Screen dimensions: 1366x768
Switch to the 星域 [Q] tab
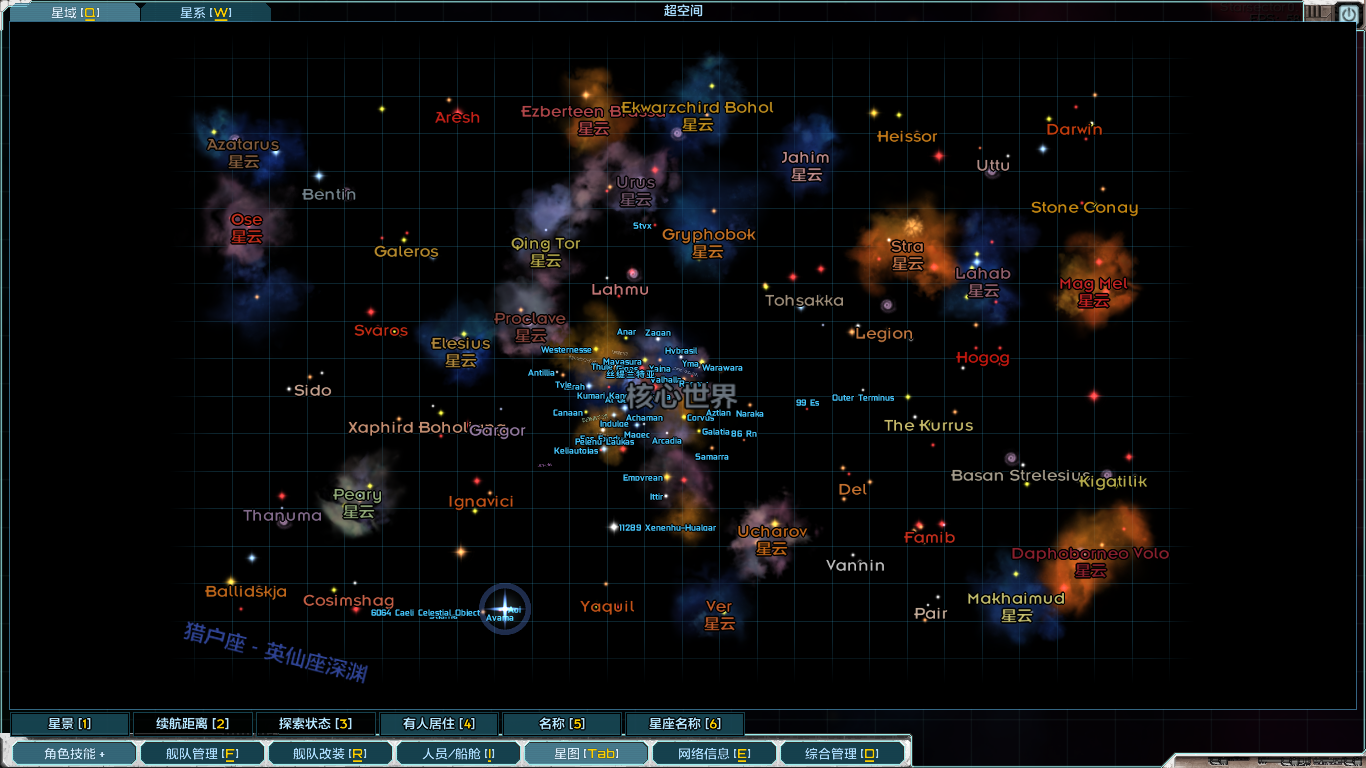click(73, 13)
